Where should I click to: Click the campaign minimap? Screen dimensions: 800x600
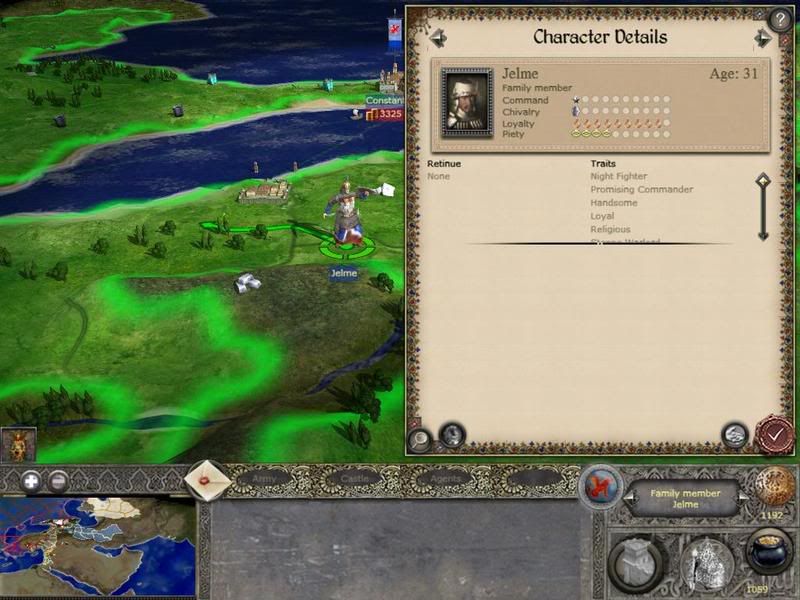[x=97, y=547]
